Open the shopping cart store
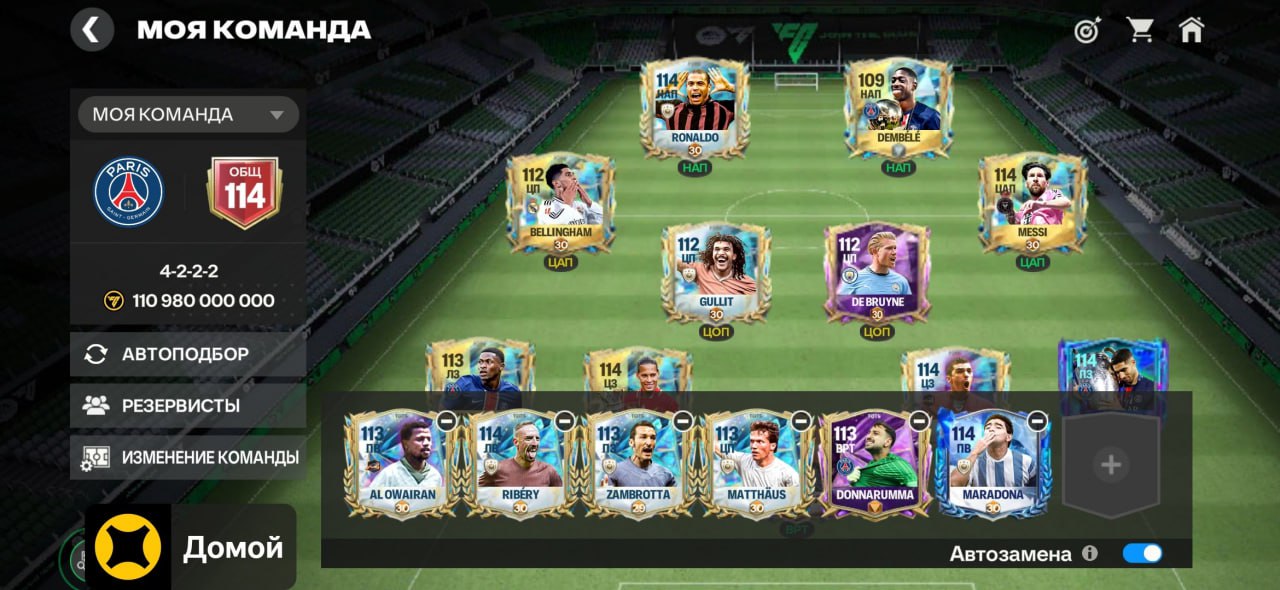 (x=1140, y=30)
